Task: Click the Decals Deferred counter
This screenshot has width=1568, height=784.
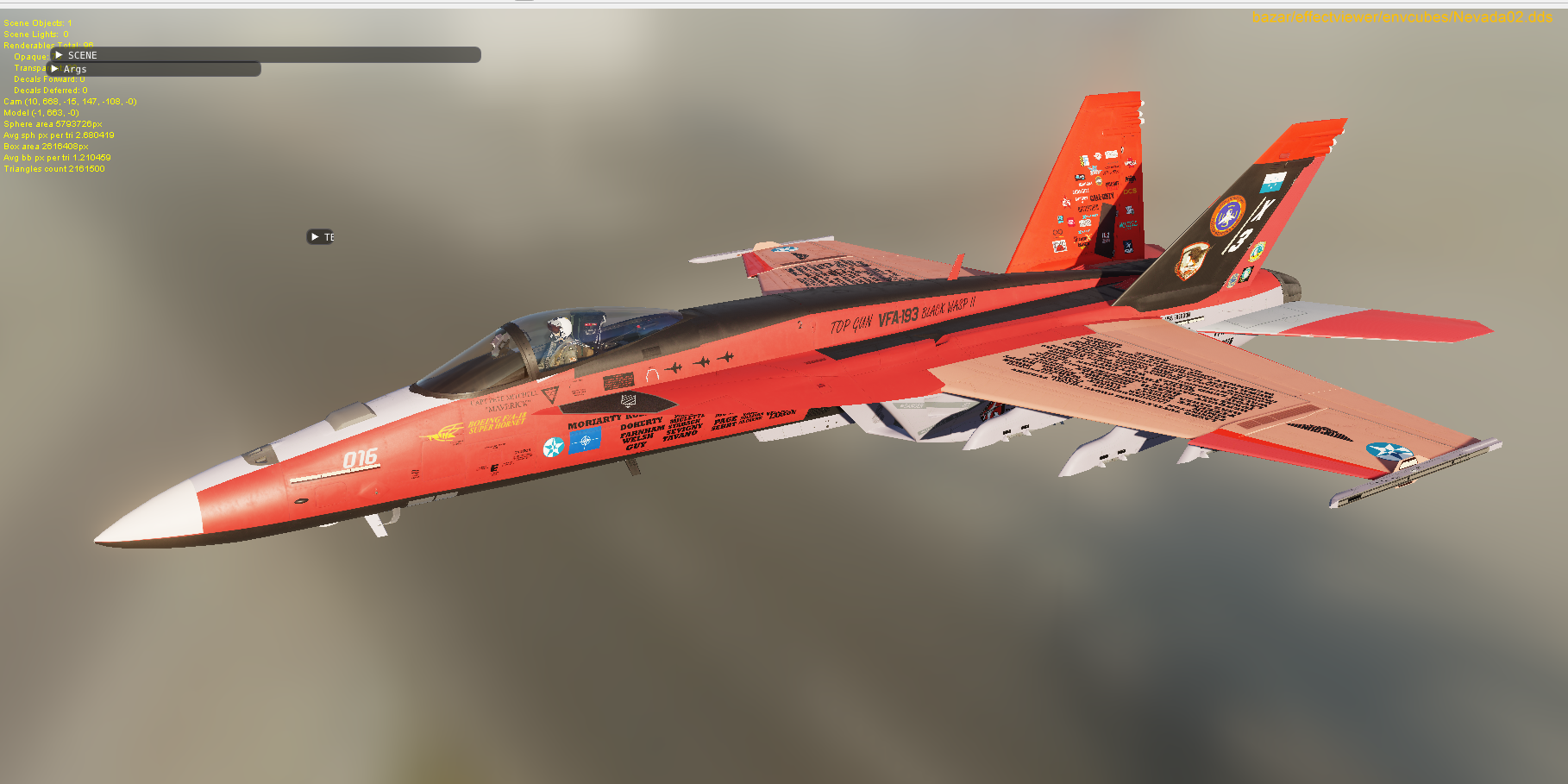Action: pyautogui.click(x=50, y=90)
